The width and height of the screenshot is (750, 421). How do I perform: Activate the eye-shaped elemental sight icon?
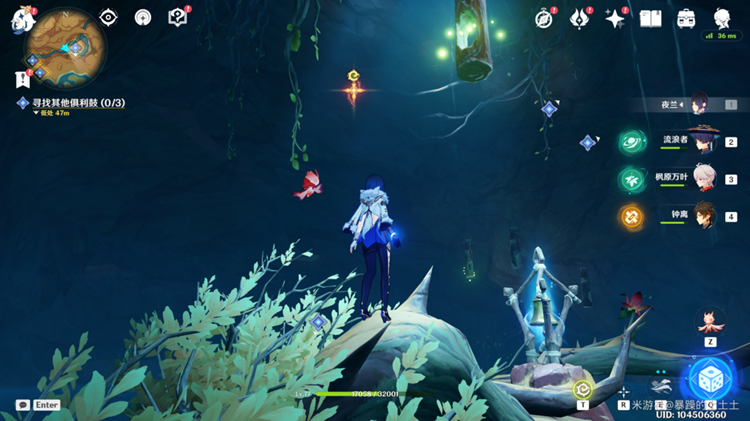click(108, 17)
